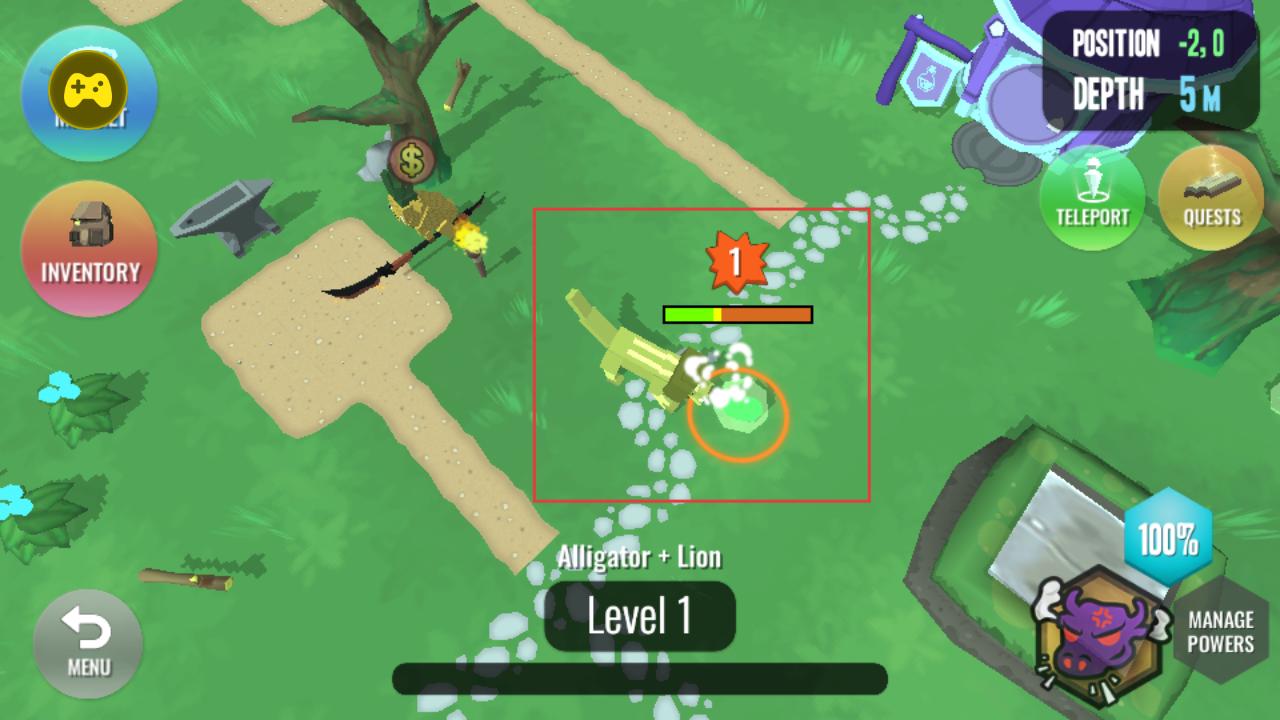The height and width of the screenshot is (720, 1280).
Task: Activate the Teleport button
Action: 1092,197
